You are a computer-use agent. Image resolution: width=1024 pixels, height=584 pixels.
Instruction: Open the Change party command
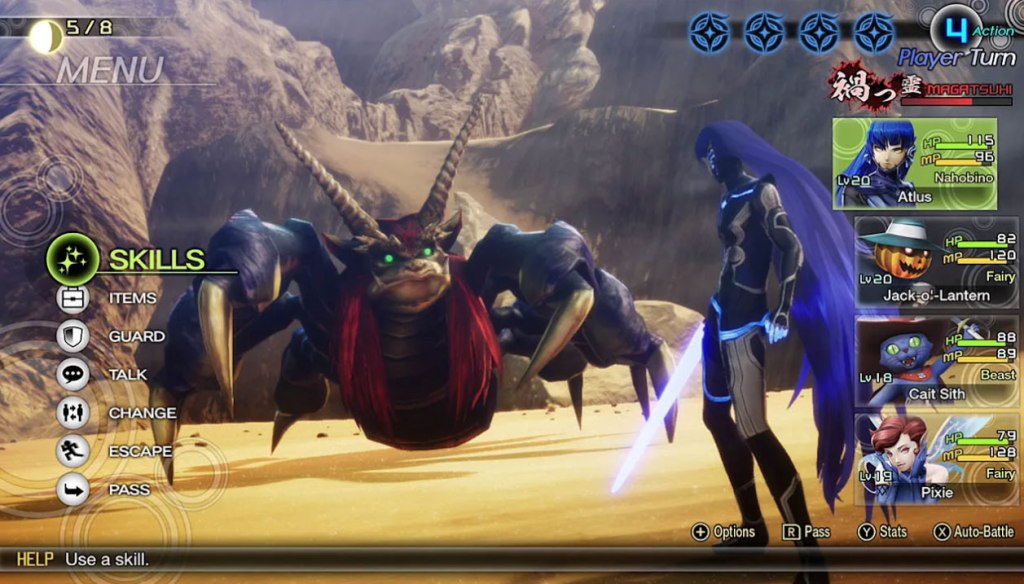(141, 413)
